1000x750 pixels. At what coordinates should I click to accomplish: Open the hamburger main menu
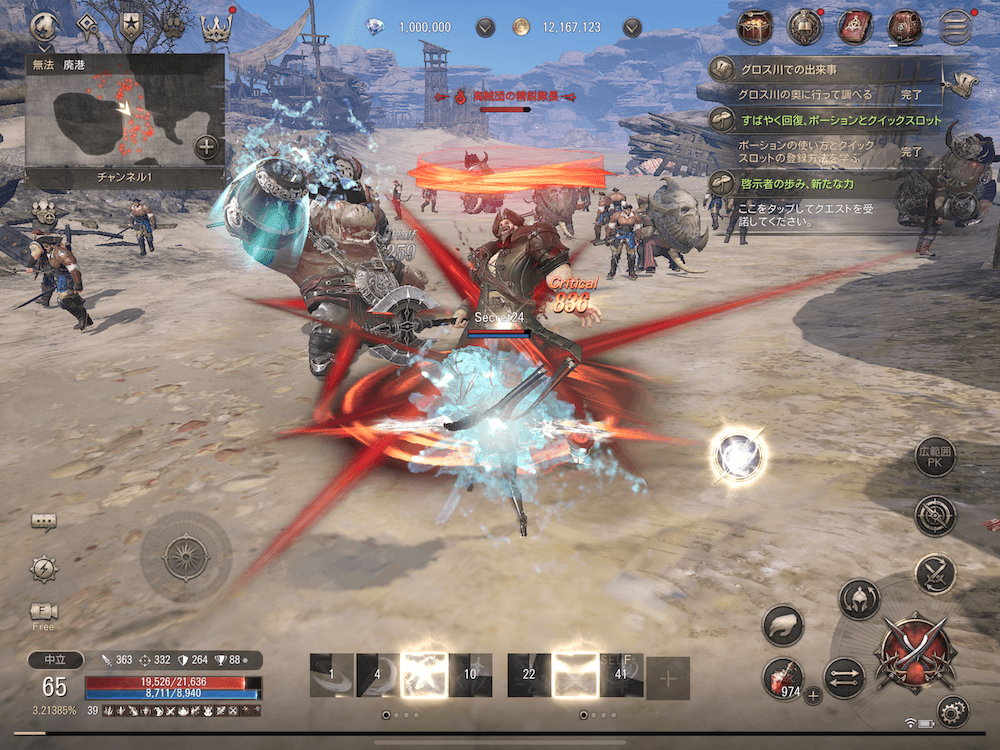[x=957, y=27]
